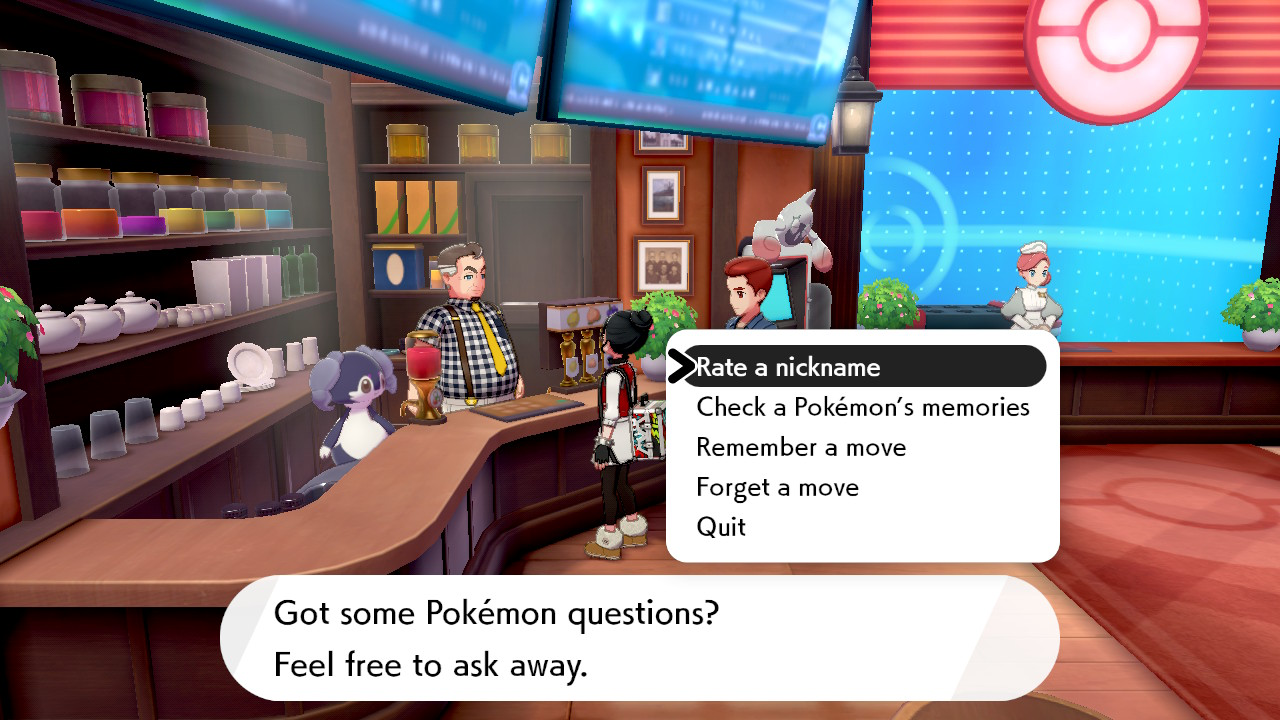This screenshot has width=1280, height=720.
Task: Select Remember a move
Action: [x=800, y=447]
